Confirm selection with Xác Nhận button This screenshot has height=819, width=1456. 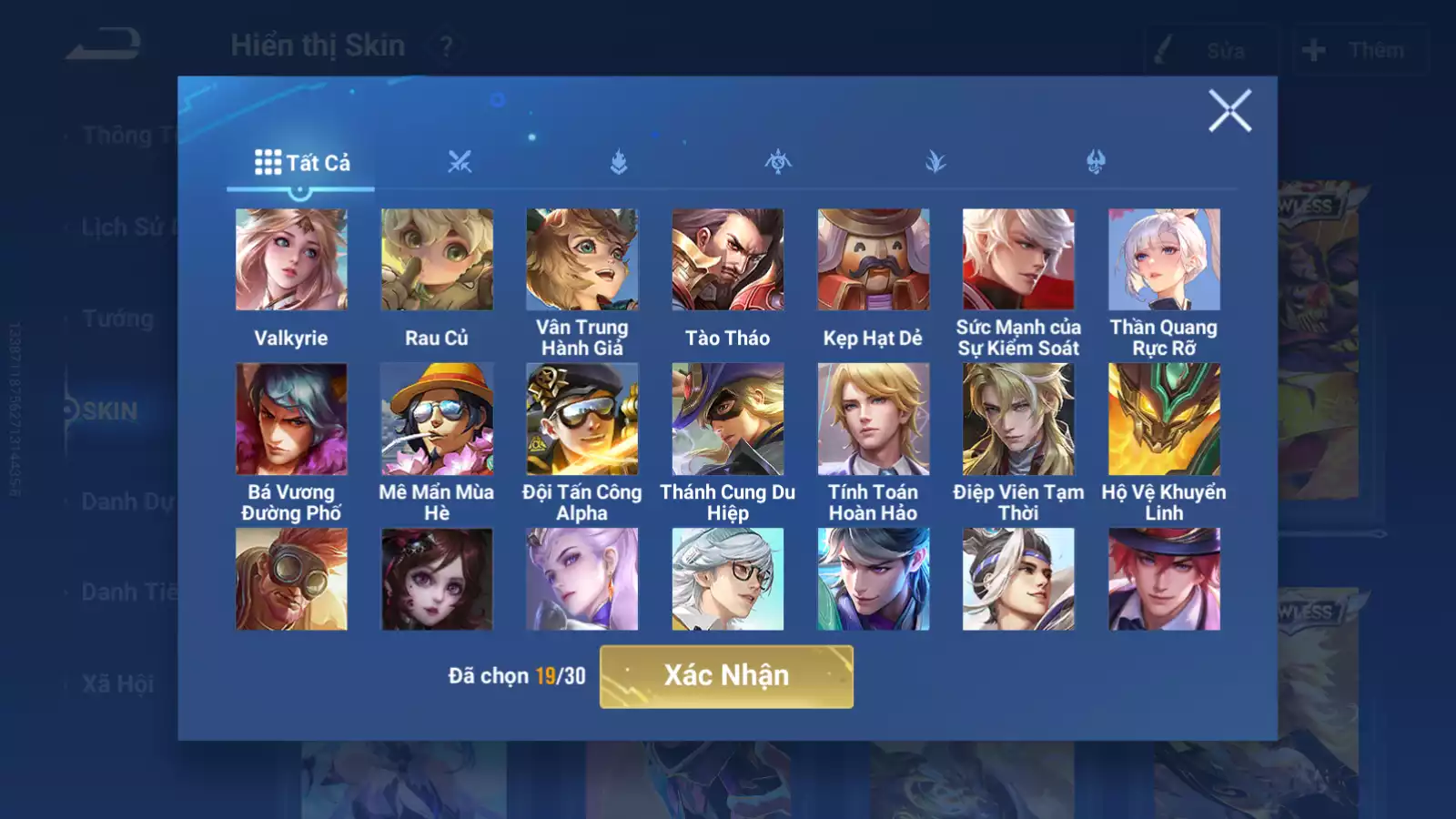point(726,676)
